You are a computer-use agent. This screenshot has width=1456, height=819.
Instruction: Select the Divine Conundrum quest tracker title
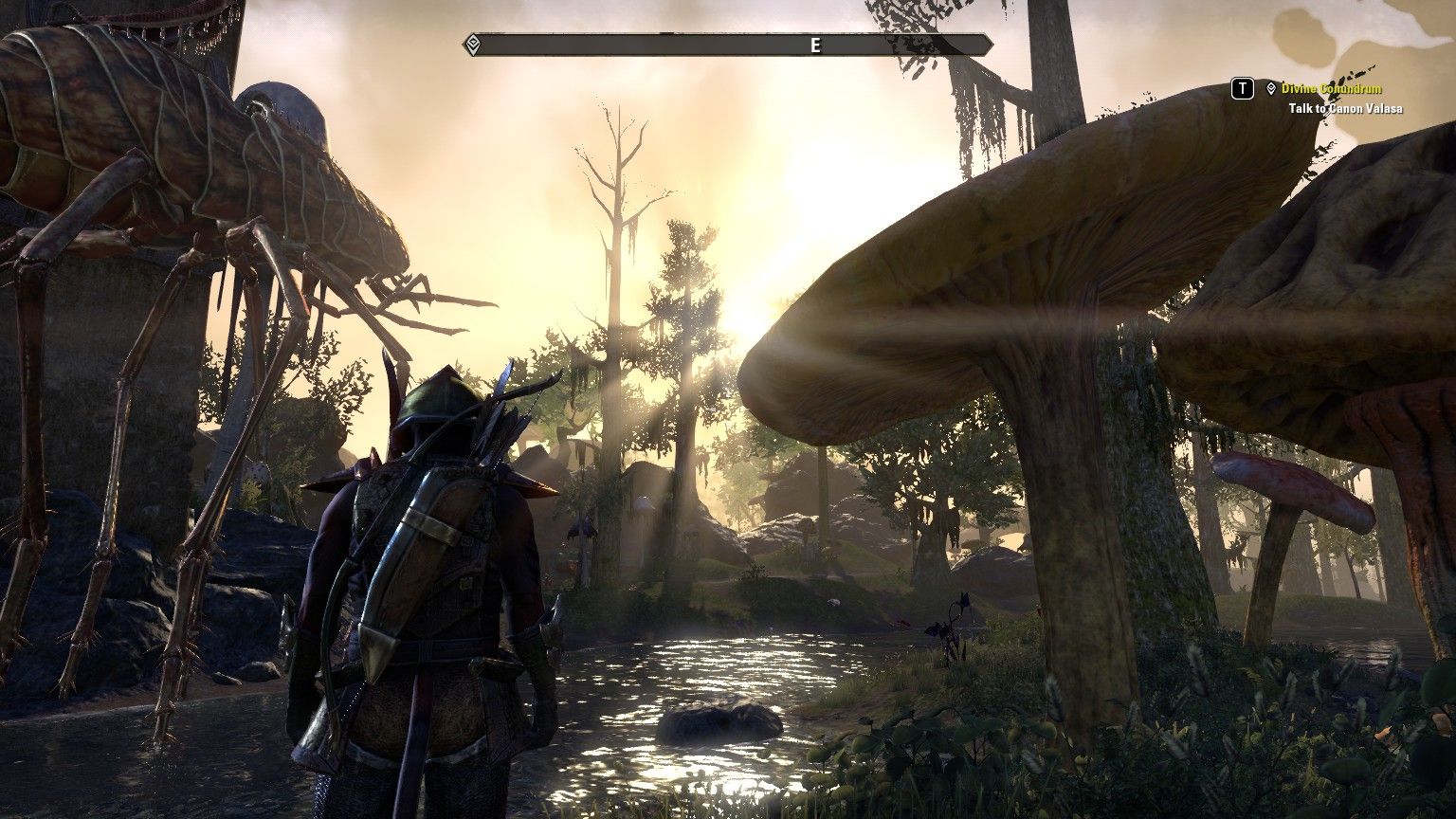1331,89
